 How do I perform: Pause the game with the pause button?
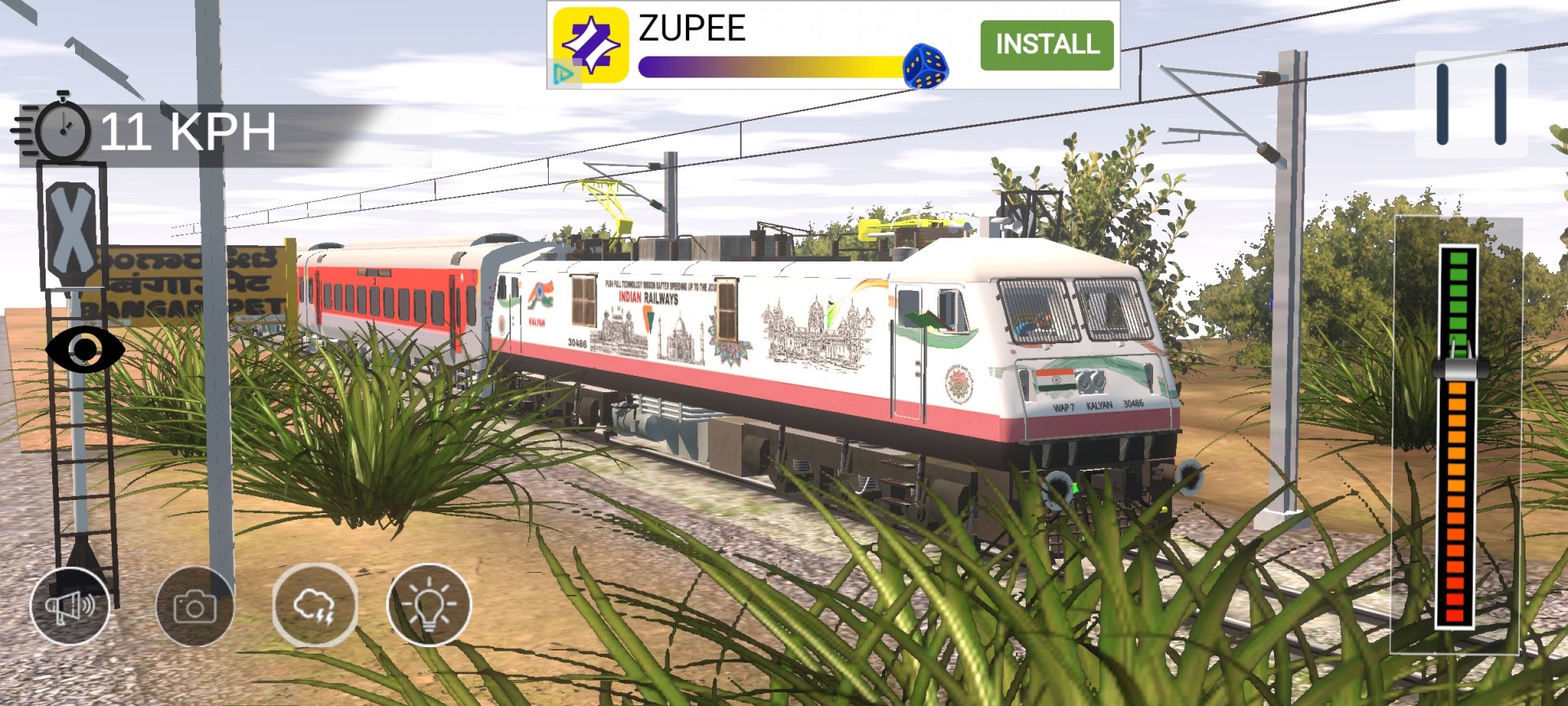pyautogui.click(x=1471, y=105)
